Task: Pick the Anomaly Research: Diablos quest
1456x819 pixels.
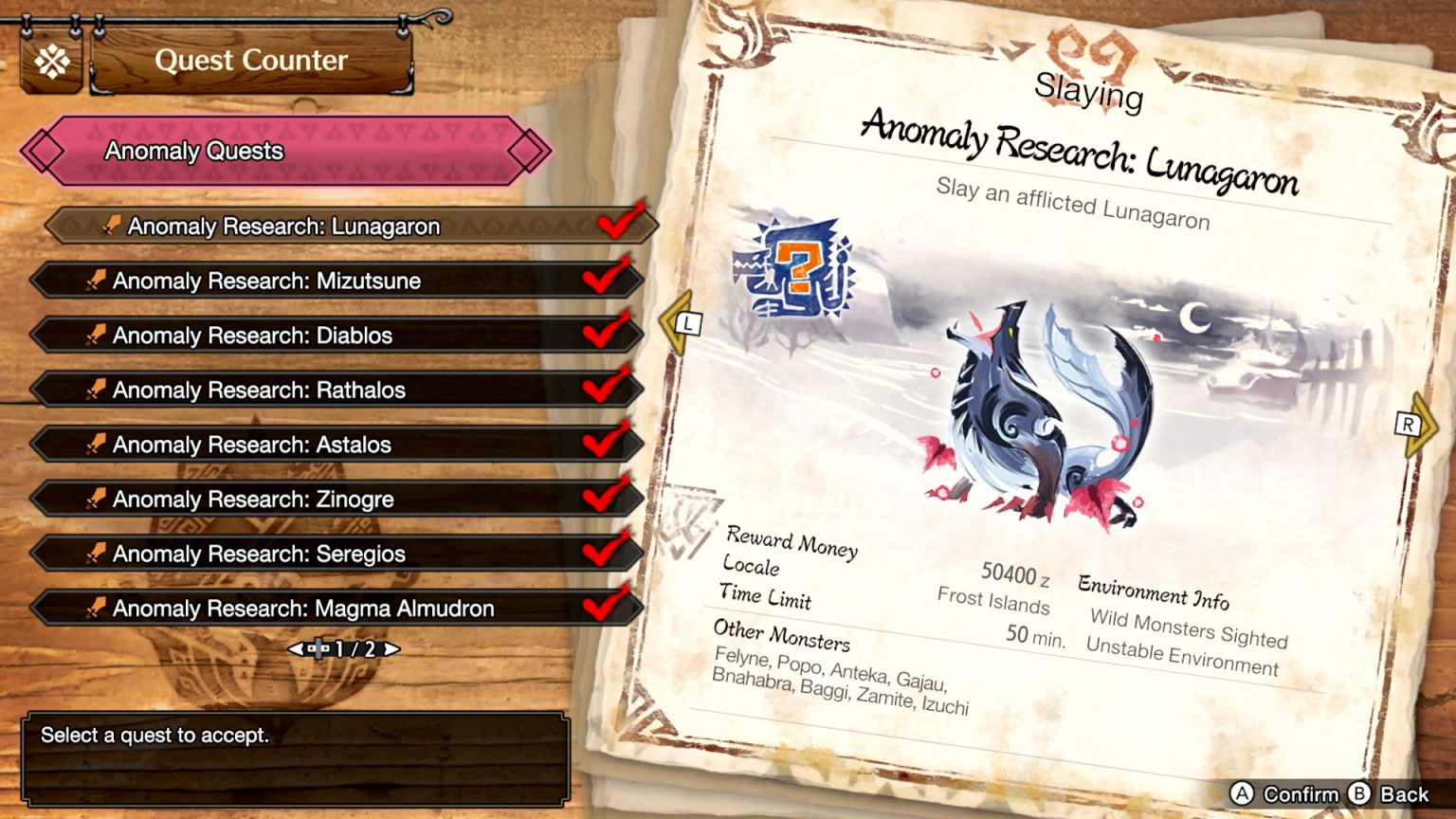Action: pyautogui.click(x=337, y=336)
